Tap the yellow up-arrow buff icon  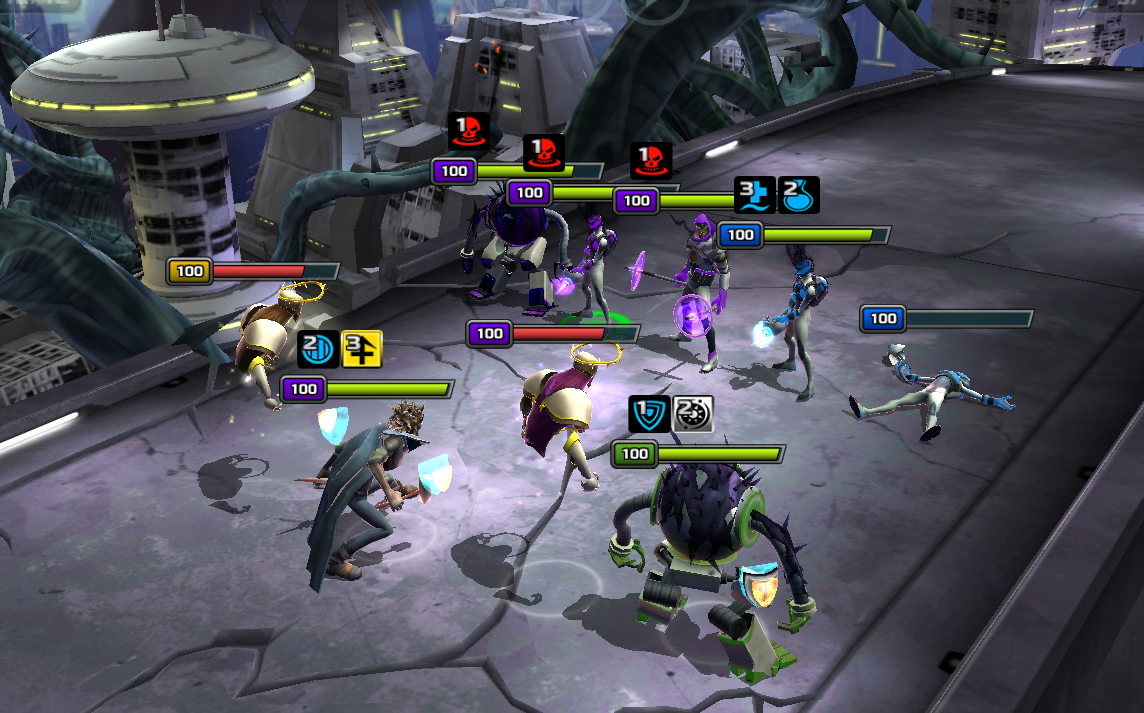pyautogui.click(x=362, y=350)
